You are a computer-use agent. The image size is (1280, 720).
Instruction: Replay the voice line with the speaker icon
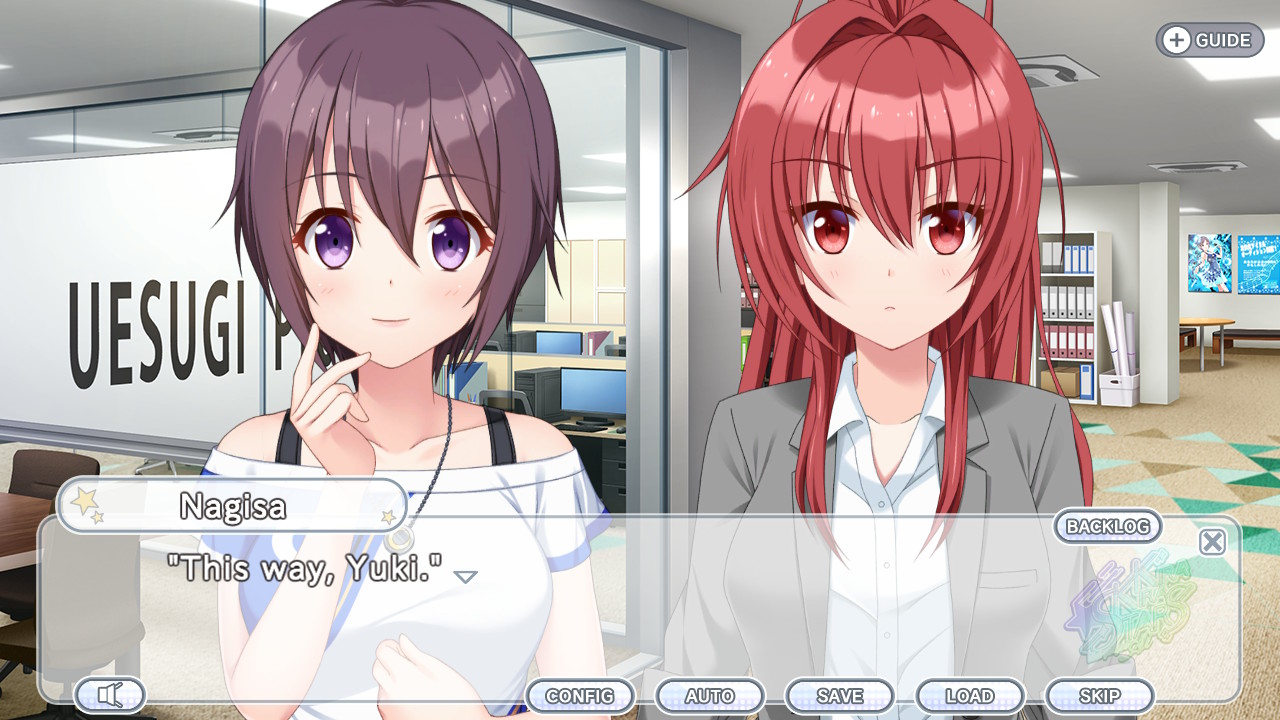click(110, 694)
